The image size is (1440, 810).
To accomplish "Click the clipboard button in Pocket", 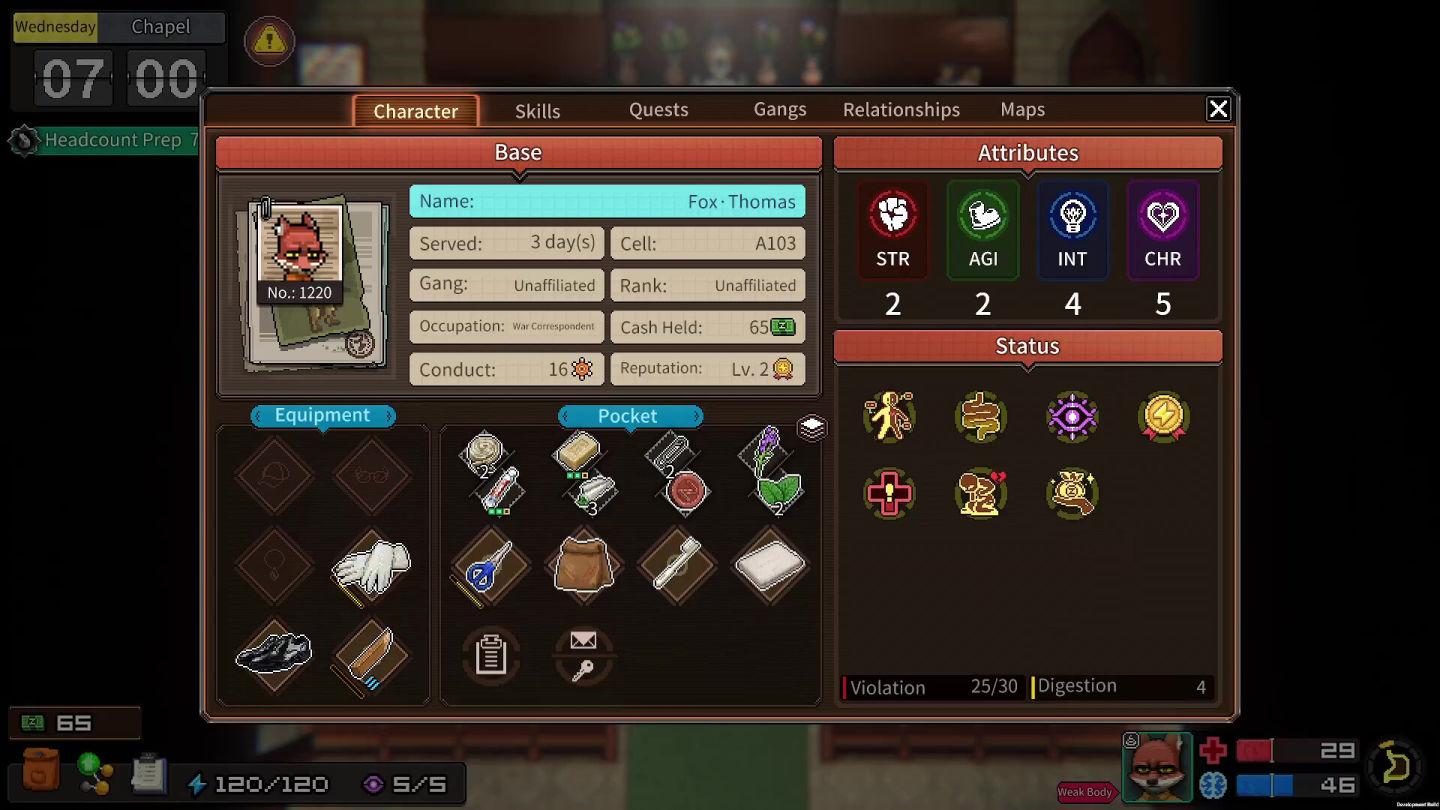I will (x=491, y=655).
